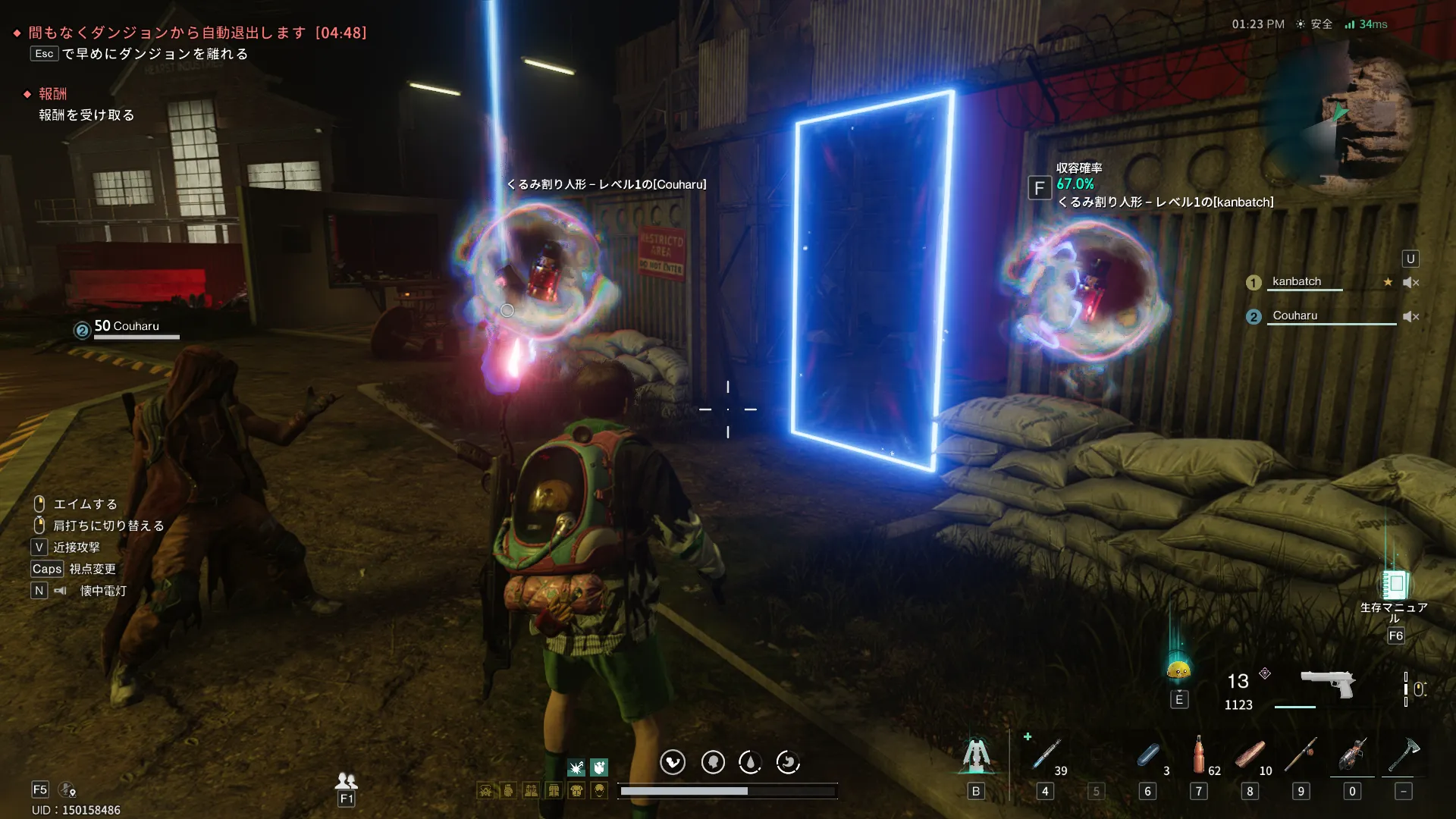
Task: Toggle mute for kanbatch in team list
Action: click(1410, 282)
